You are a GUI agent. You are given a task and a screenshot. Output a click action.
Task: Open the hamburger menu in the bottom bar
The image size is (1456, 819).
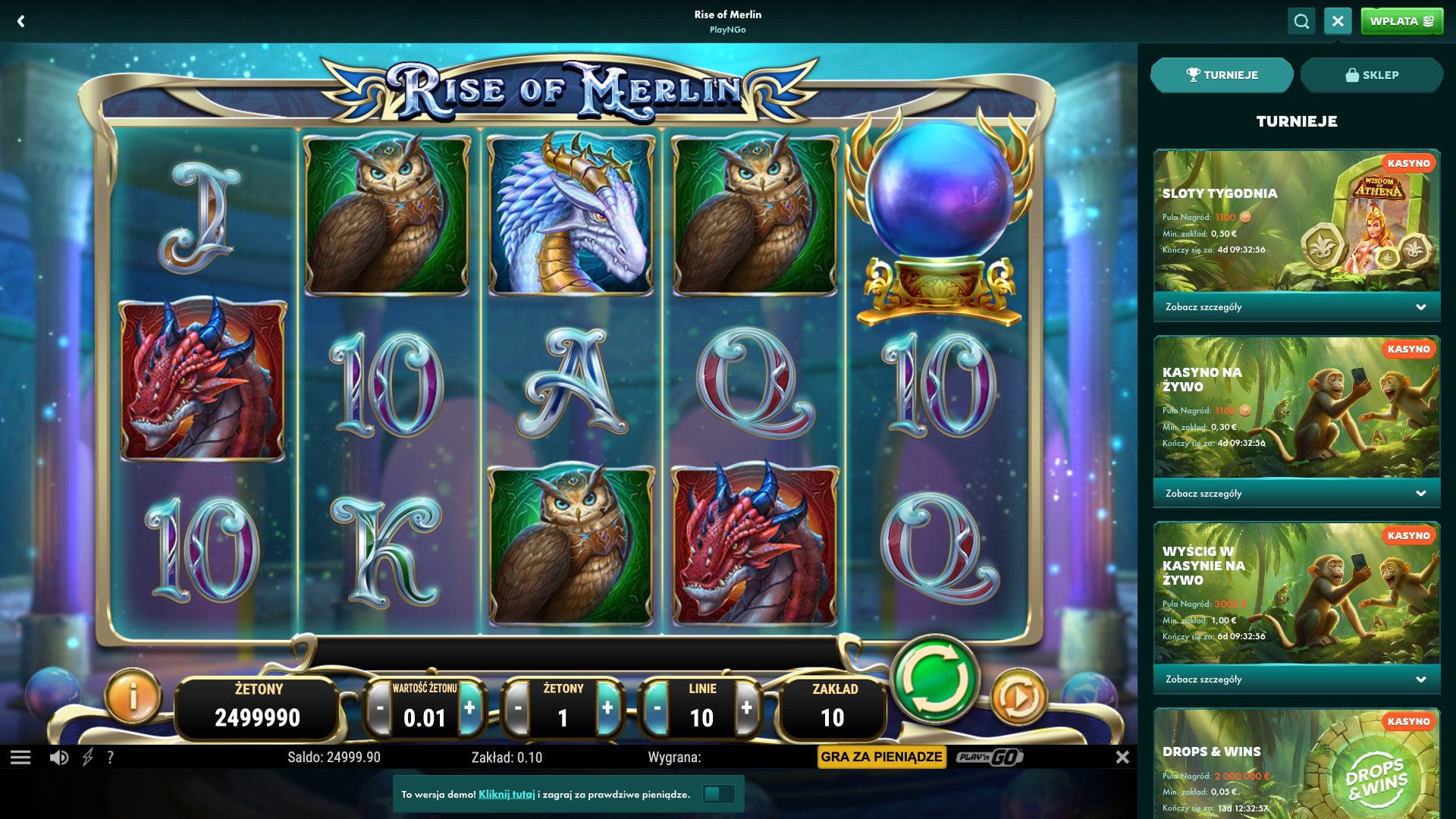click(23, 757)
